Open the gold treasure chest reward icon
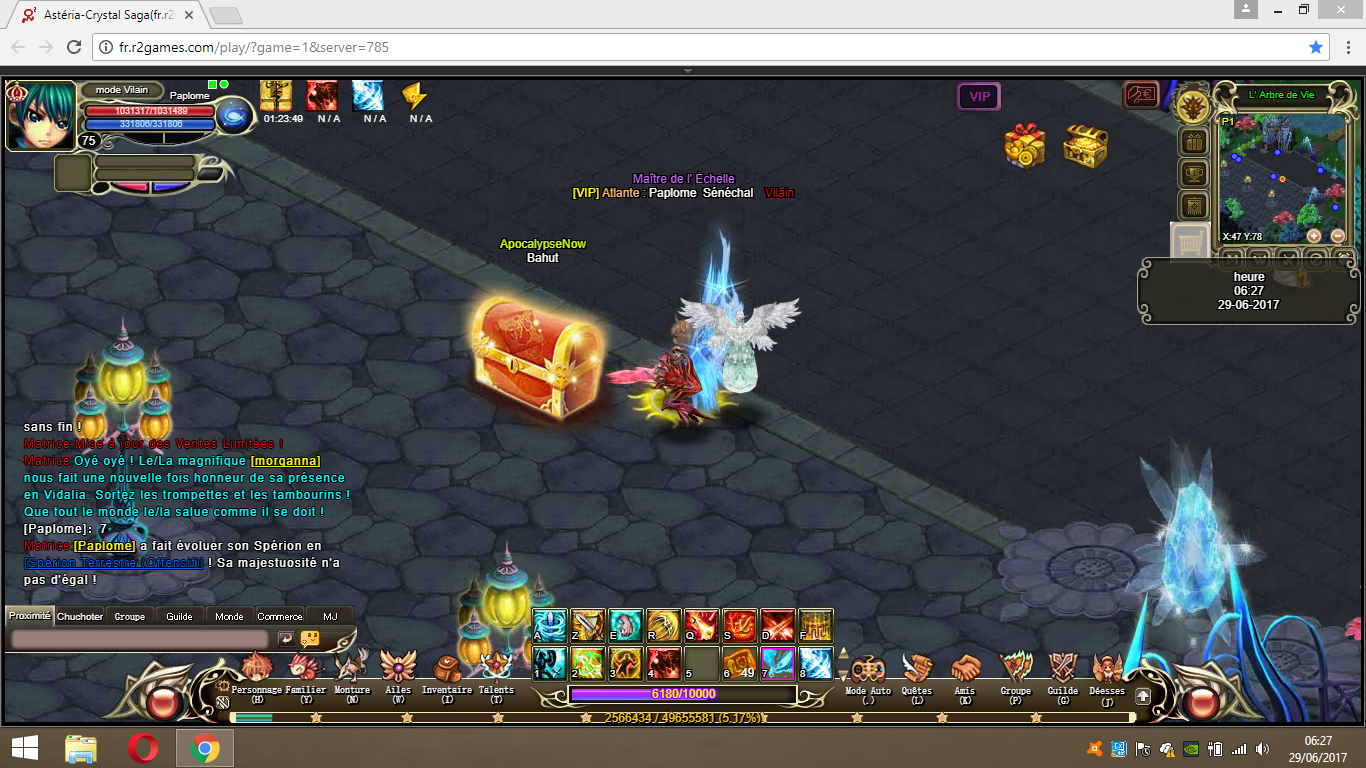Image resolution: width=1366 pixels, height=768 pixels. pos(1084,147)
